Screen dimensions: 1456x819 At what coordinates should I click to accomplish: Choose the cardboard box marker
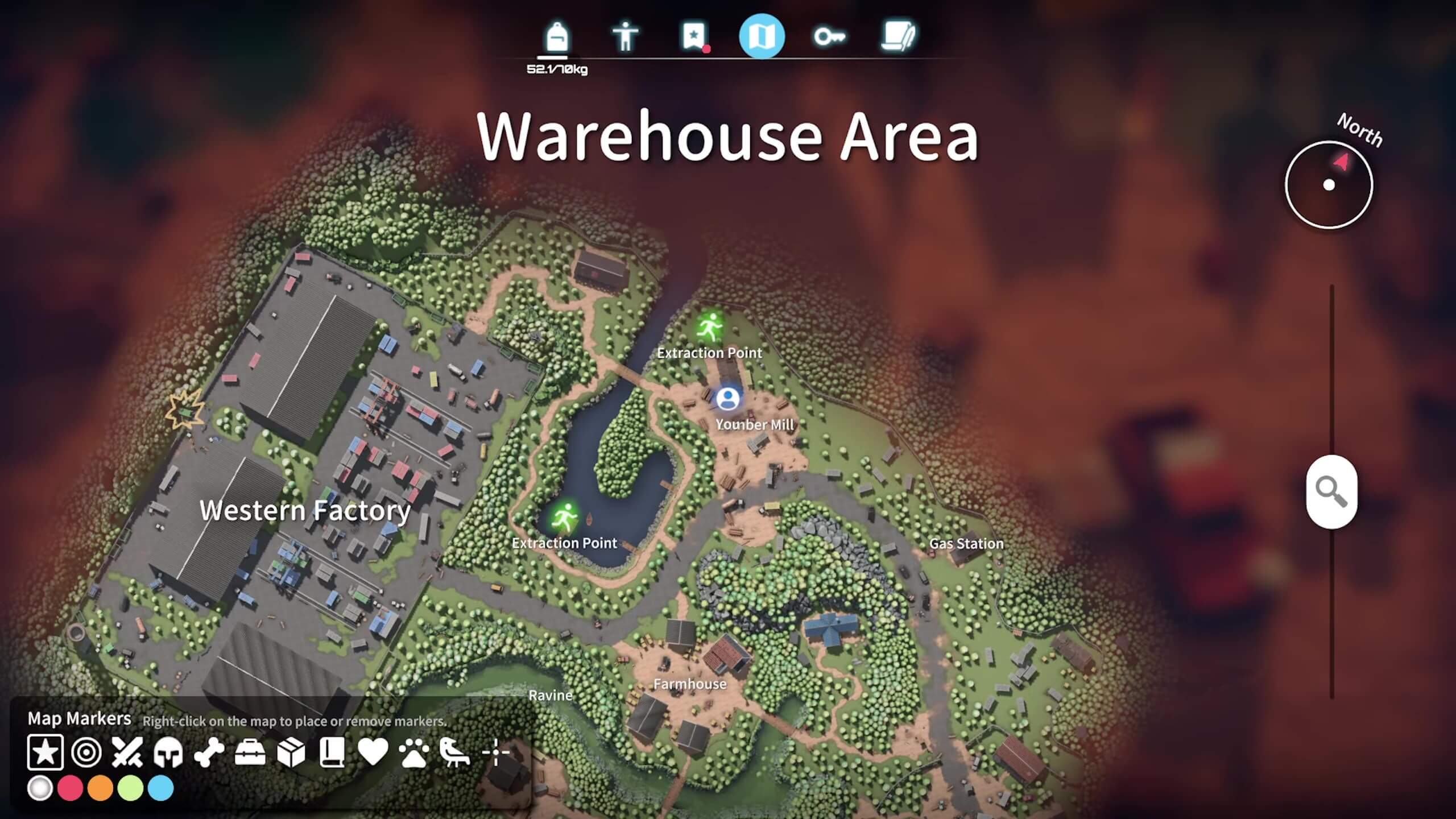(x=291, y=752)
